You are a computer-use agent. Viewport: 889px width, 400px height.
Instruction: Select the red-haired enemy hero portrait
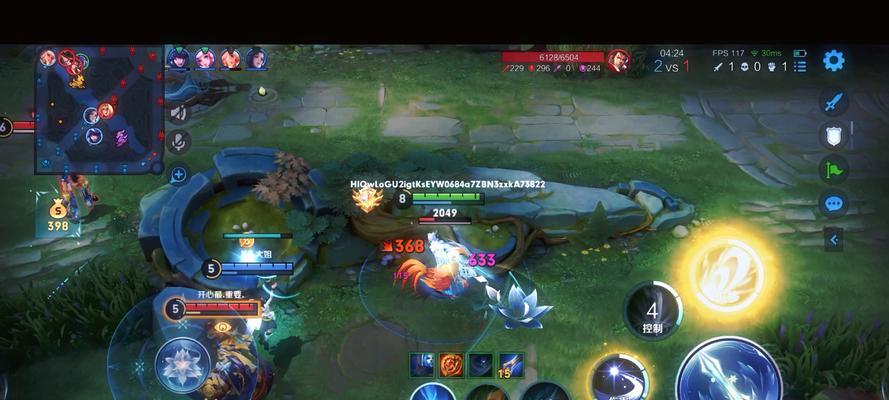pos(618,60)
